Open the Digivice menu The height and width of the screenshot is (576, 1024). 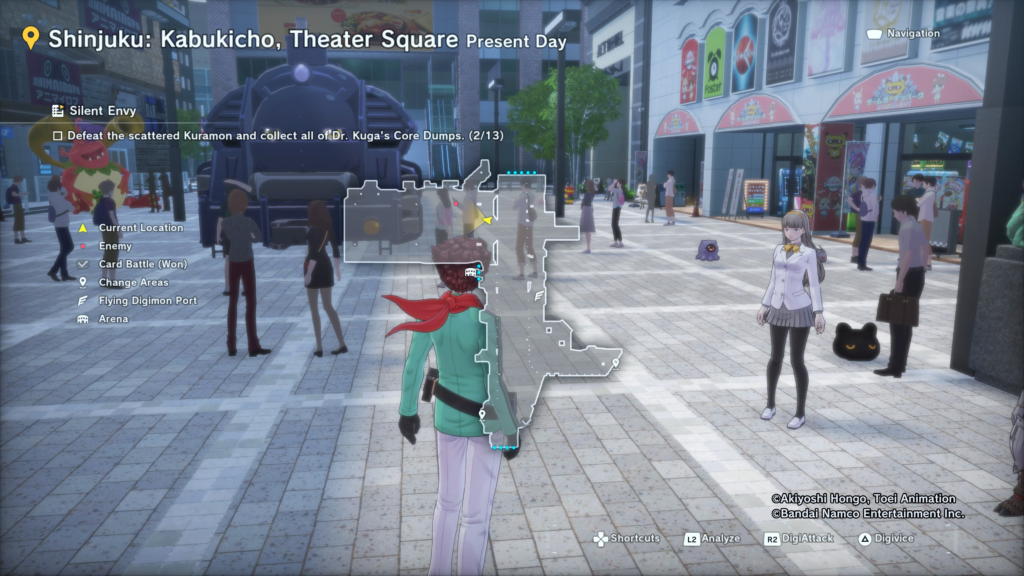[x=885, y=538]
